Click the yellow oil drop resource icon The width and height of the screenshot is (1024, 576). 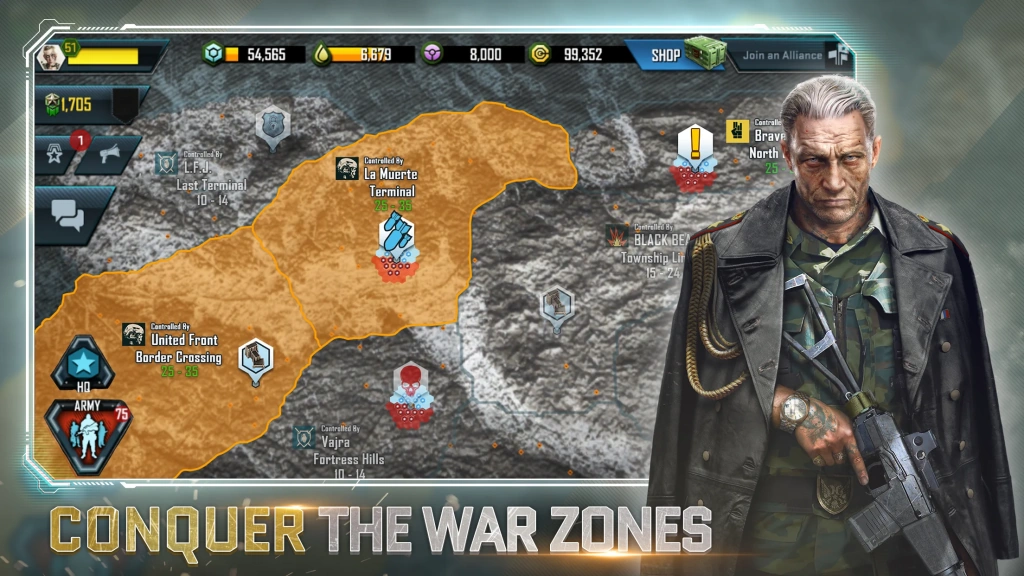tap(322, 55)
